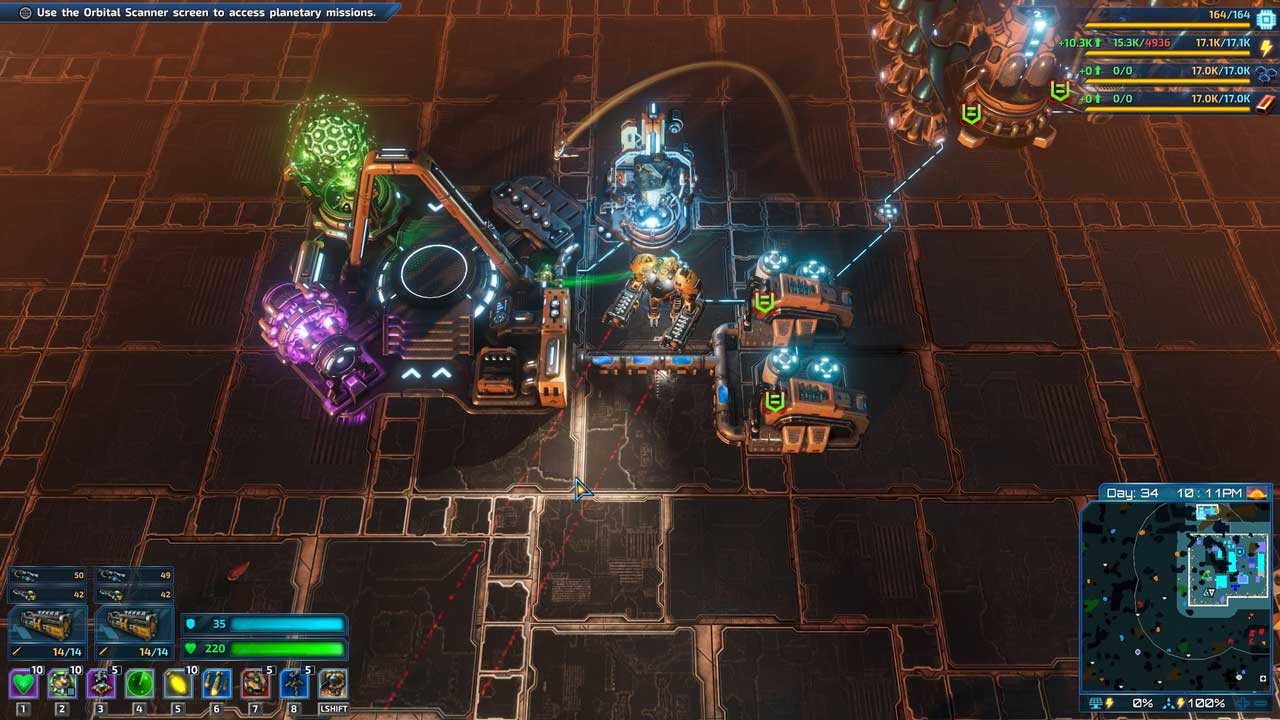1280x720 pixels.
Task: Pick the blue drone item in slot 8
Action: pos(294,684)
